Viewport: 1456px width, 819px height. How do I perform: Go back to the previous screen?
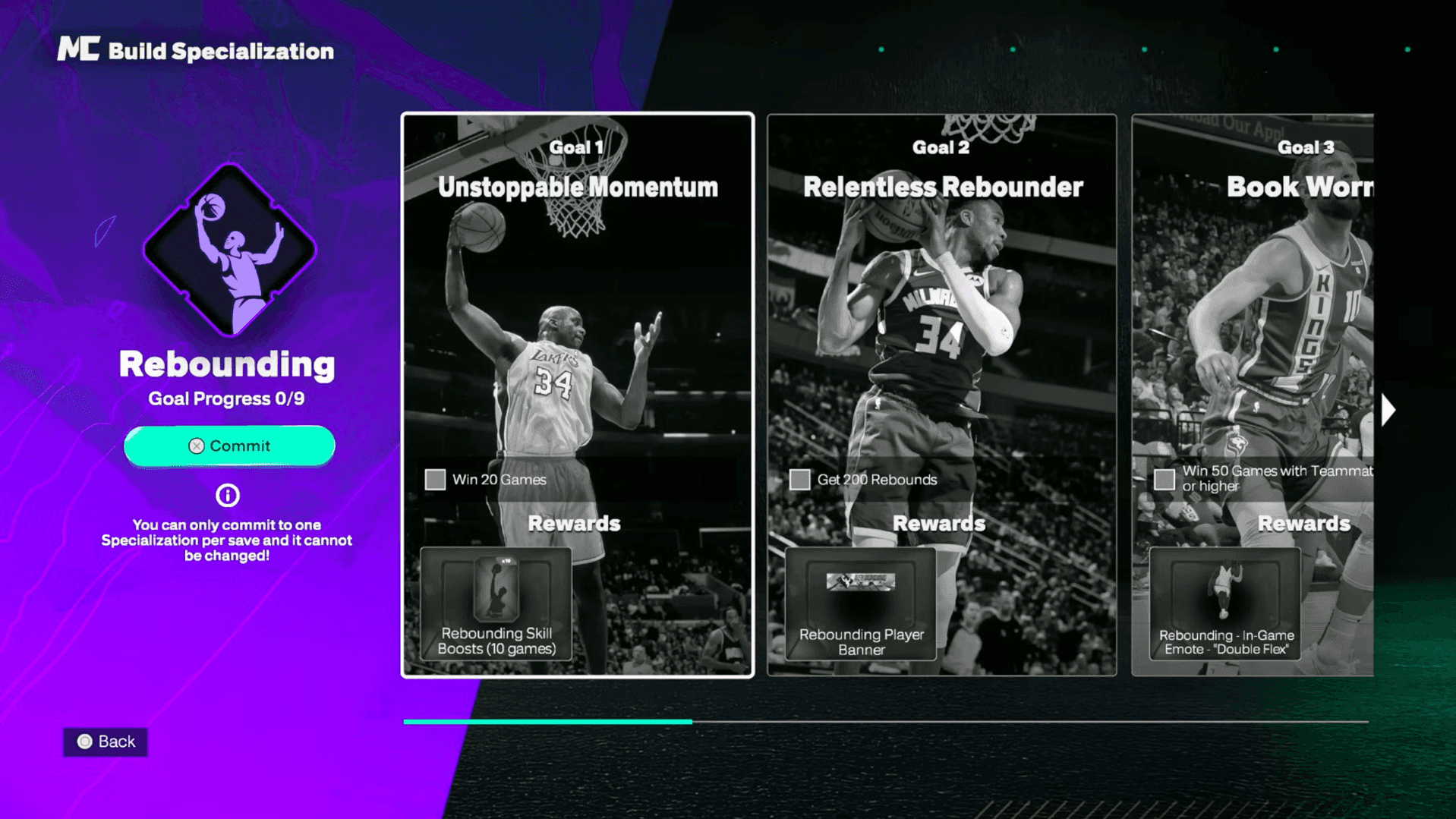pos(106,742)
